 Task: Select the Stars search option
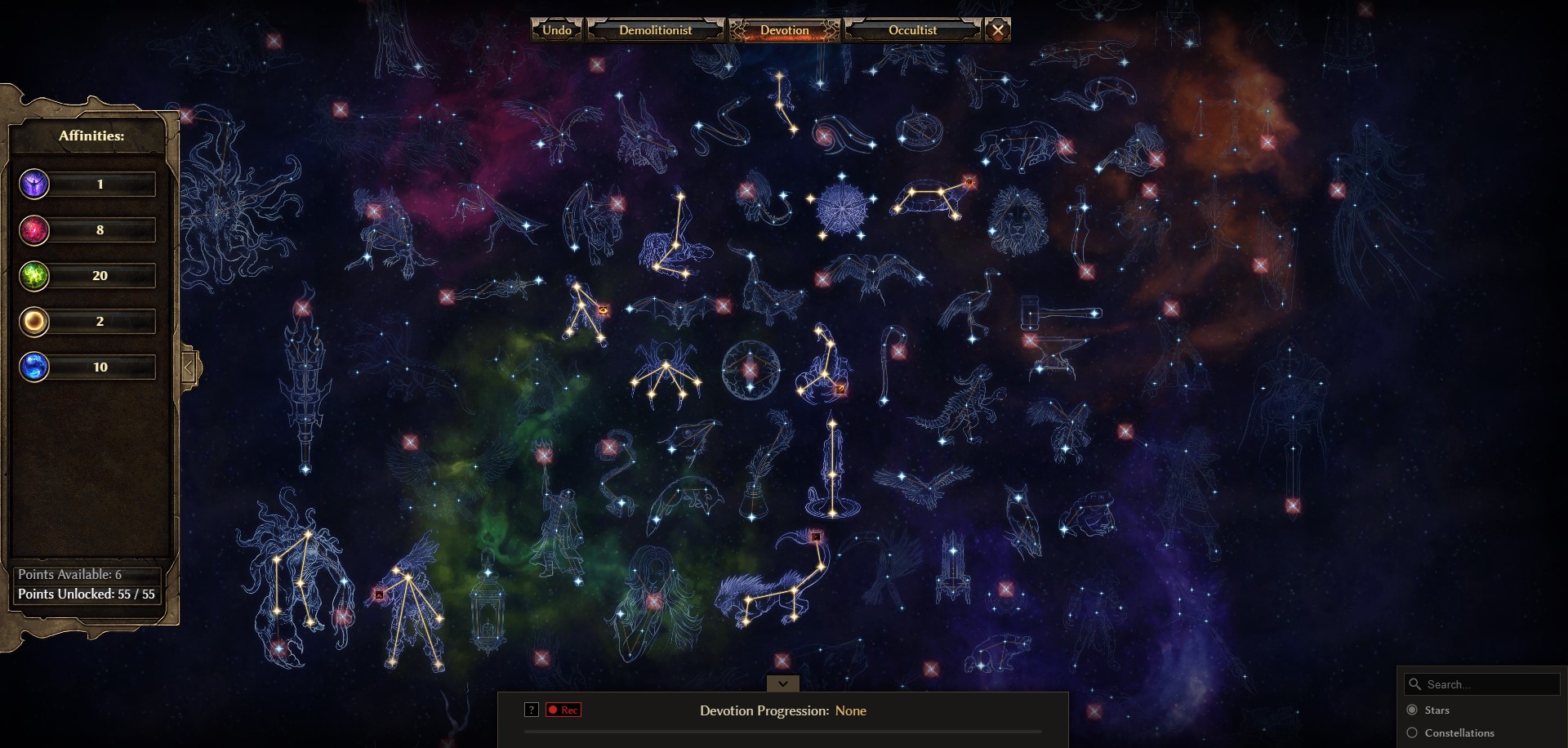1412,710
